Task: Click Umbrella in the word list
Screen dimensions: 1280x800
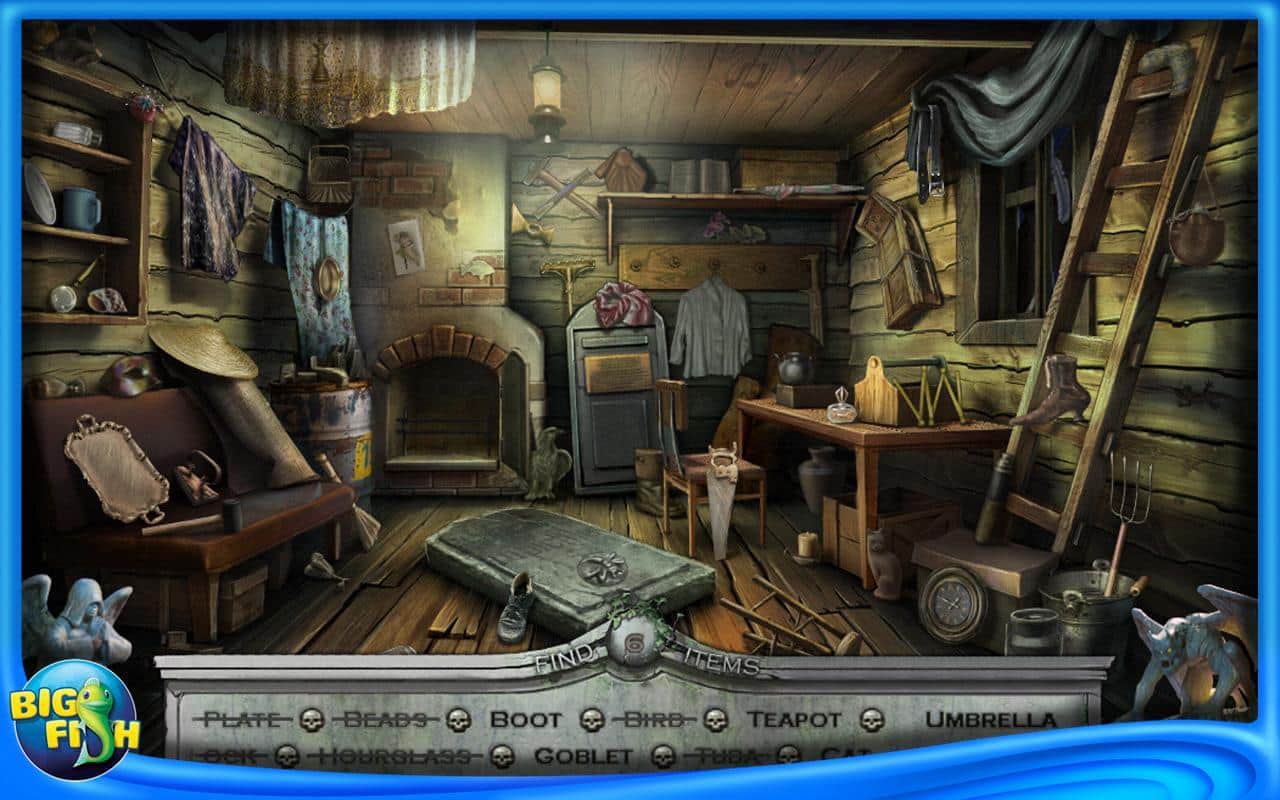Action: 992,717
